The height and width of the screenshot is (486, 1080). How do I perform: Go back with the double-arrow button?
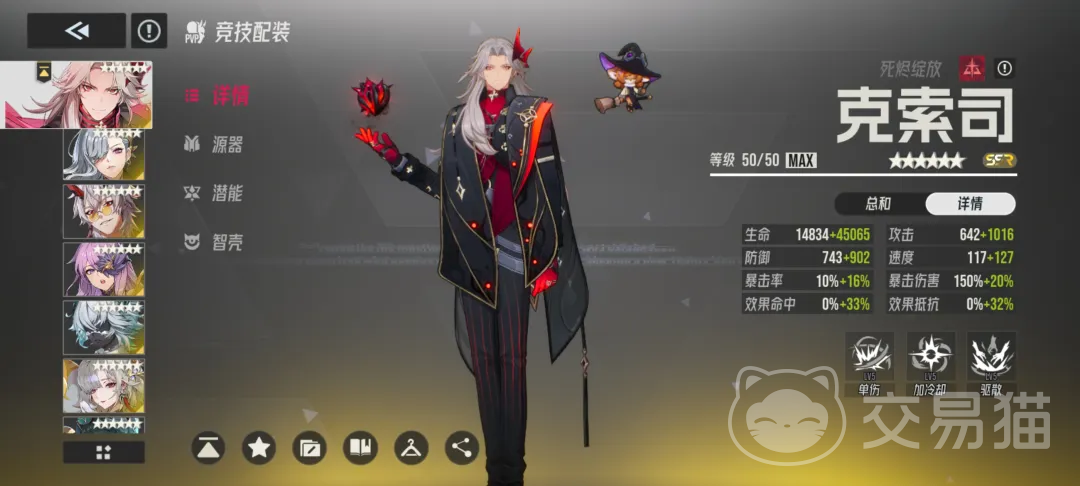click(76, 31)
